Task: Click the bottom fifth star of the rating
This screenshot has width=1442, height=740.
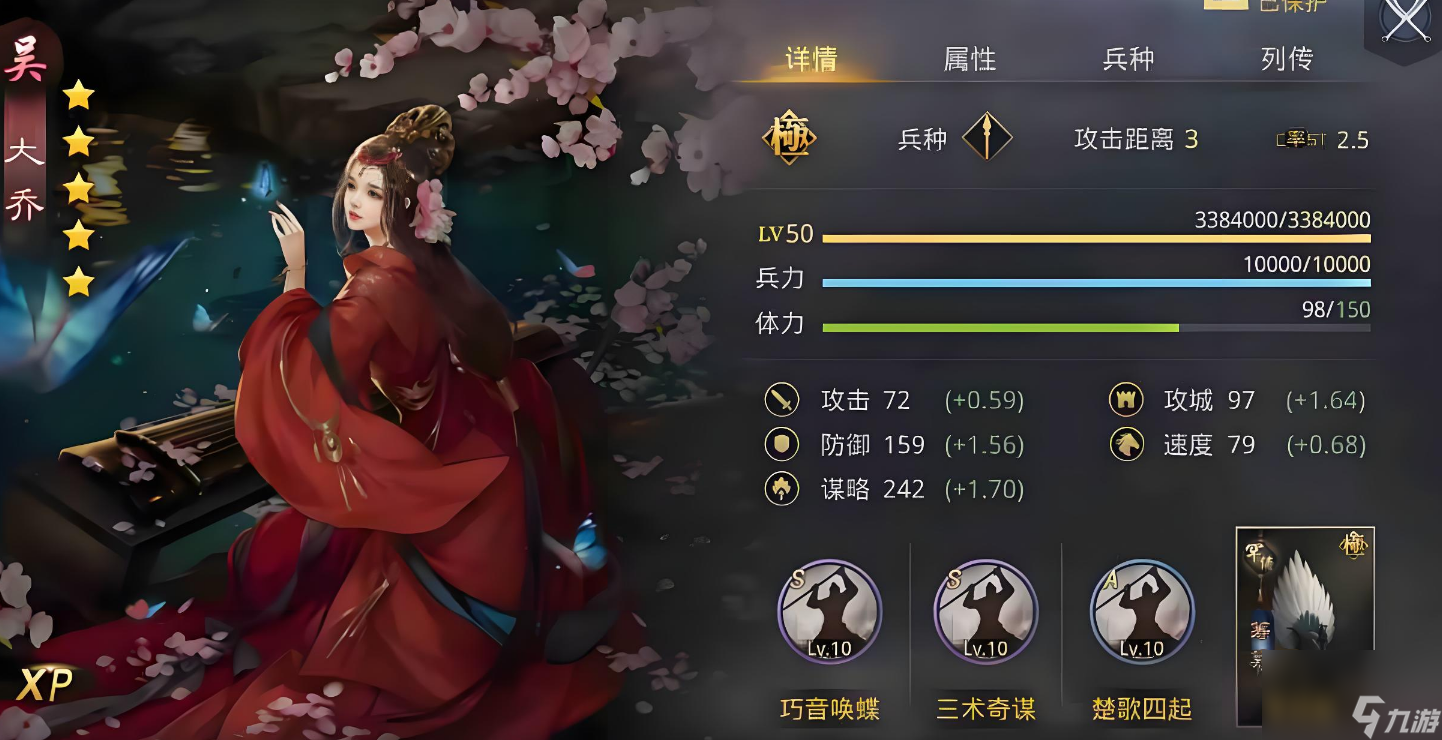Action: click(x=80, y=281)
